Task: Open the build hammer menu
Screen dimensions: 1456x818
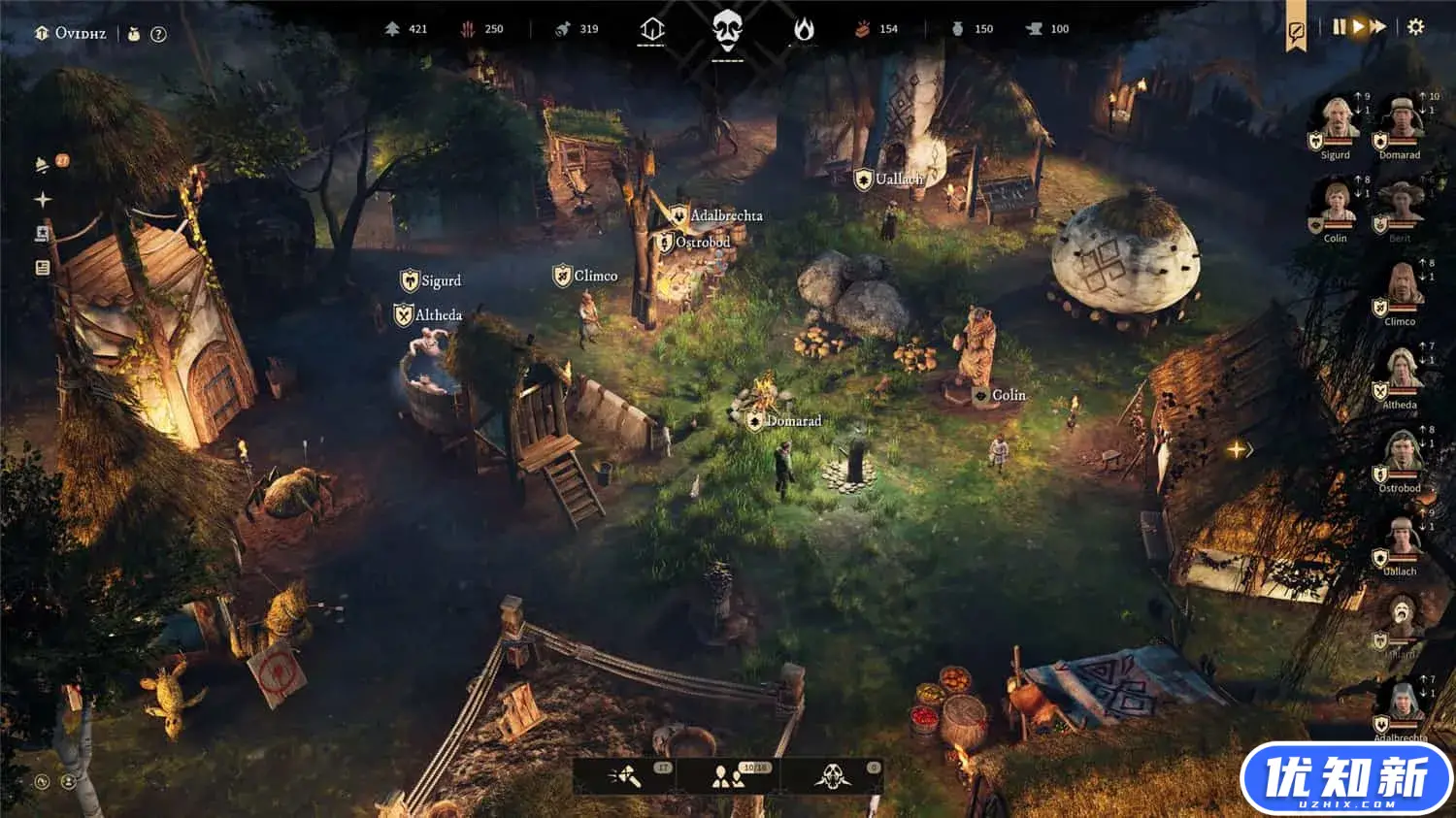Action: (624, 776)
